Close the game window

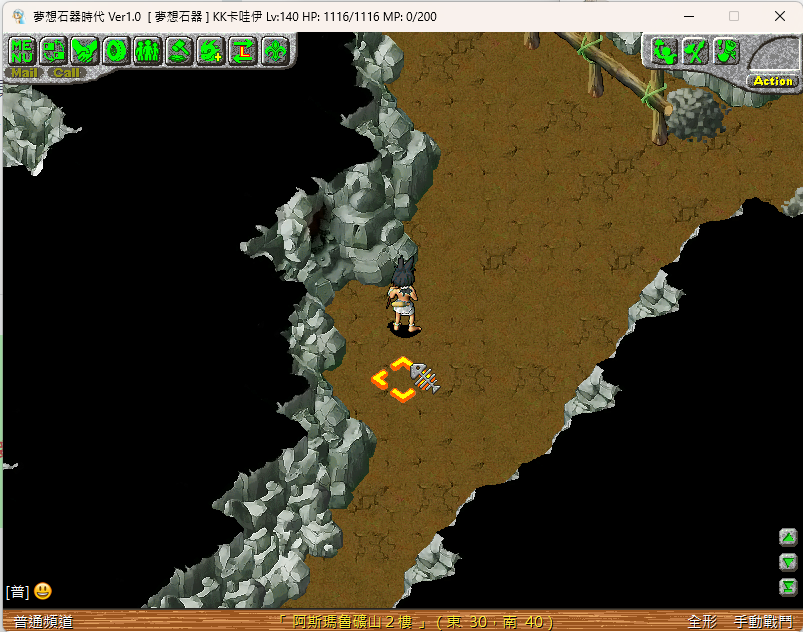[780, 16]
